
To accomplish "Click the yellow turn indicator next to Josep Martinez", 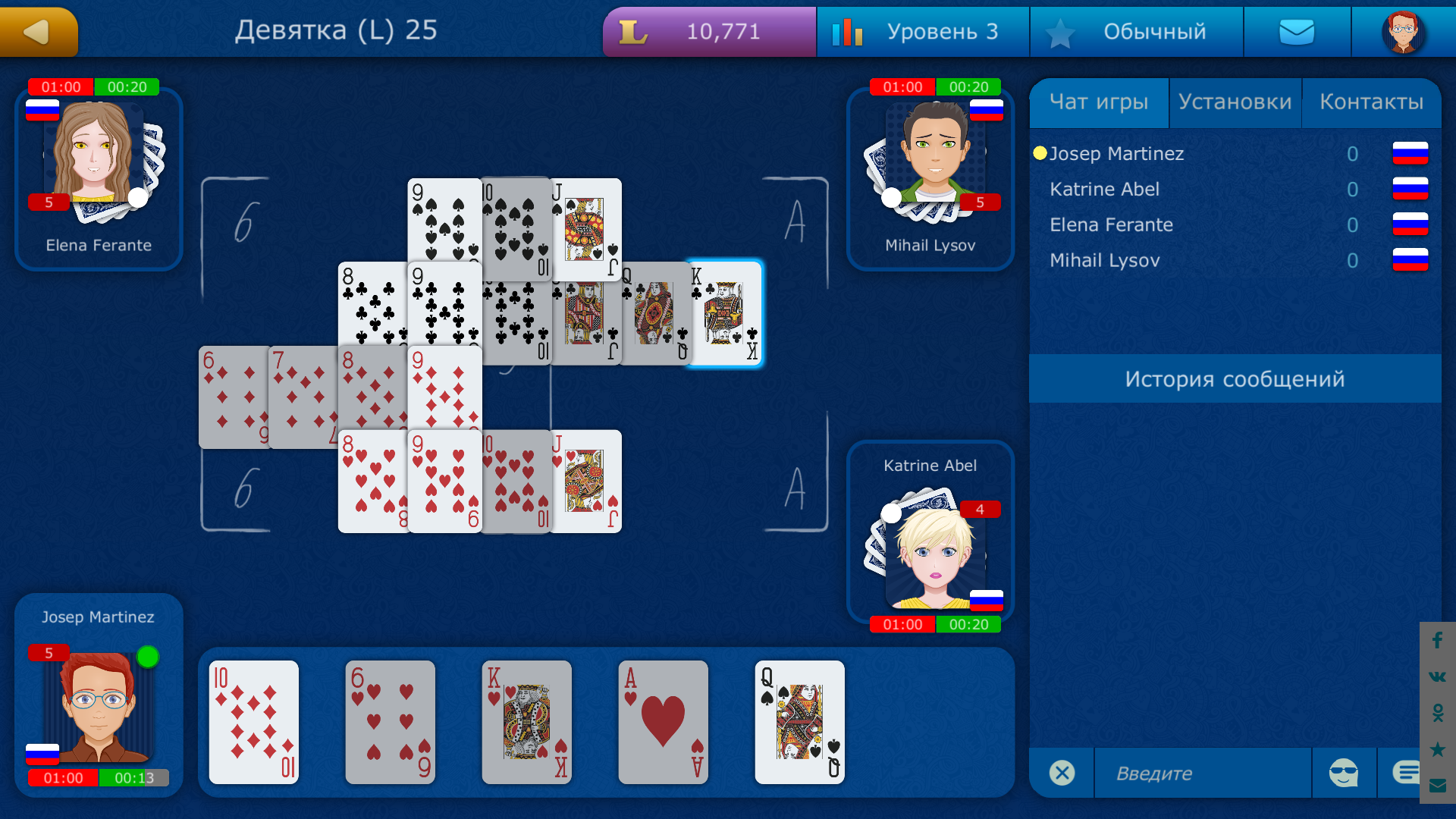I will pyautogui.click(x=1040, y=153).
